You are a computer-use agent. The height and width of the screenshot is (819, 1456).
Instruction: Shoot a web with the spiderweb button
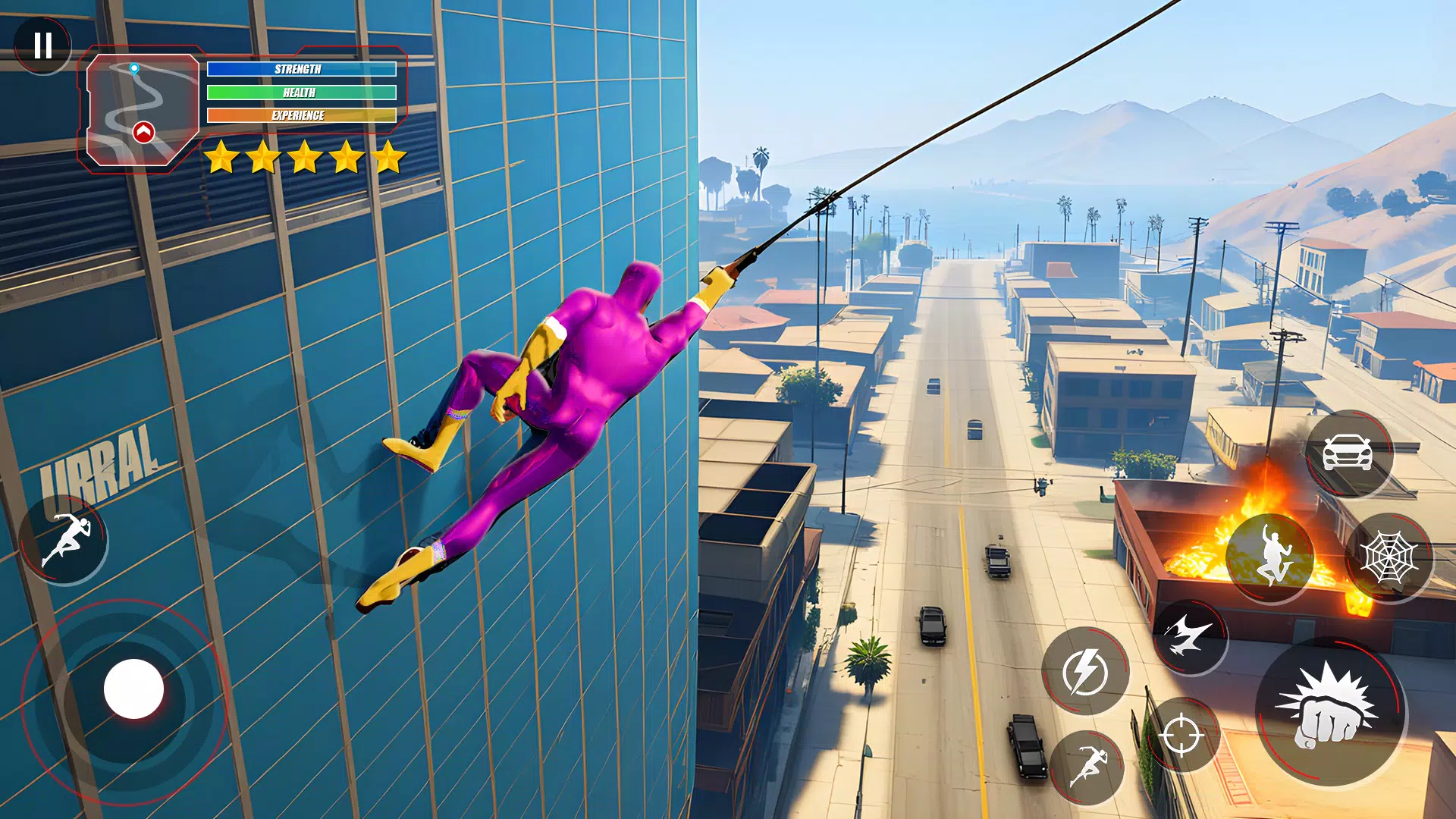click(1389, 557)
